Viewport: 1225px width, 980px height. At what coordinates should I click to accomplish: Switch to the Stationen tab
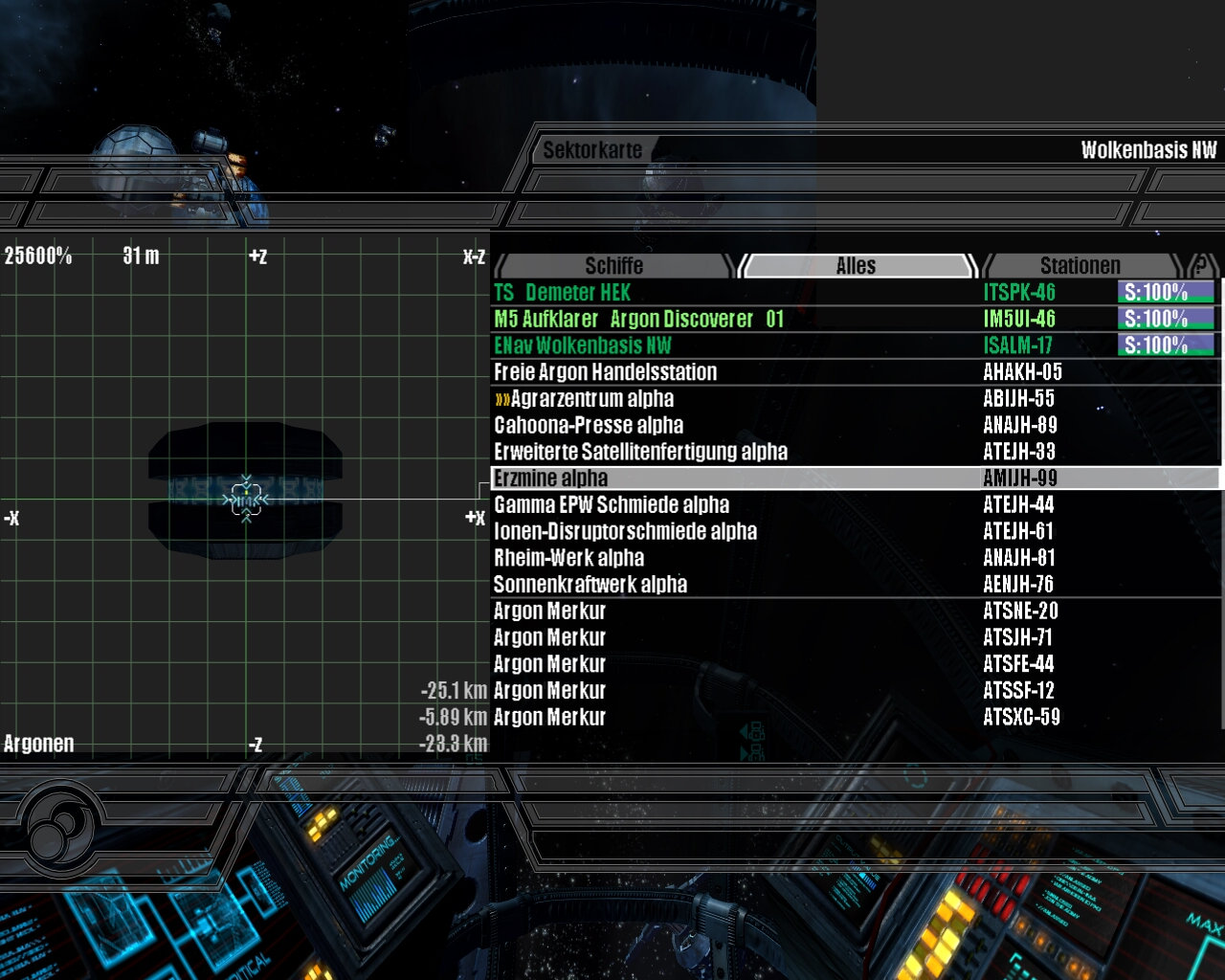coord(1080,265)
